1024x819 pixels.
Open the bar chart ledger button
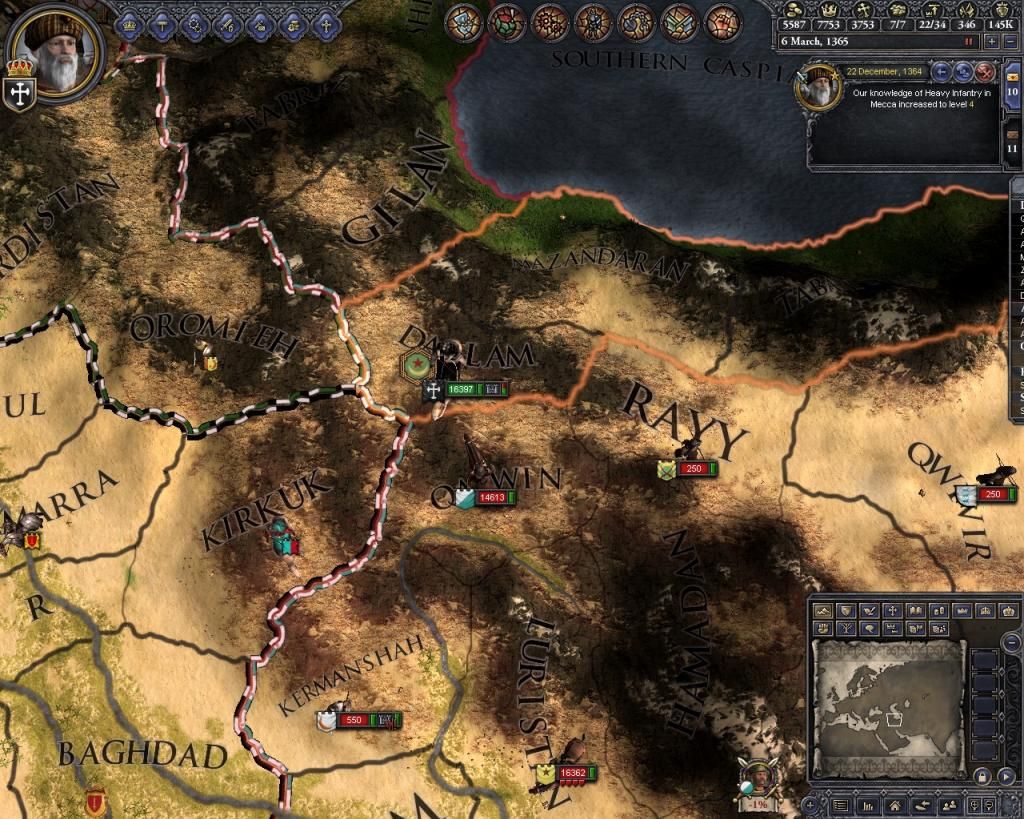867,805
